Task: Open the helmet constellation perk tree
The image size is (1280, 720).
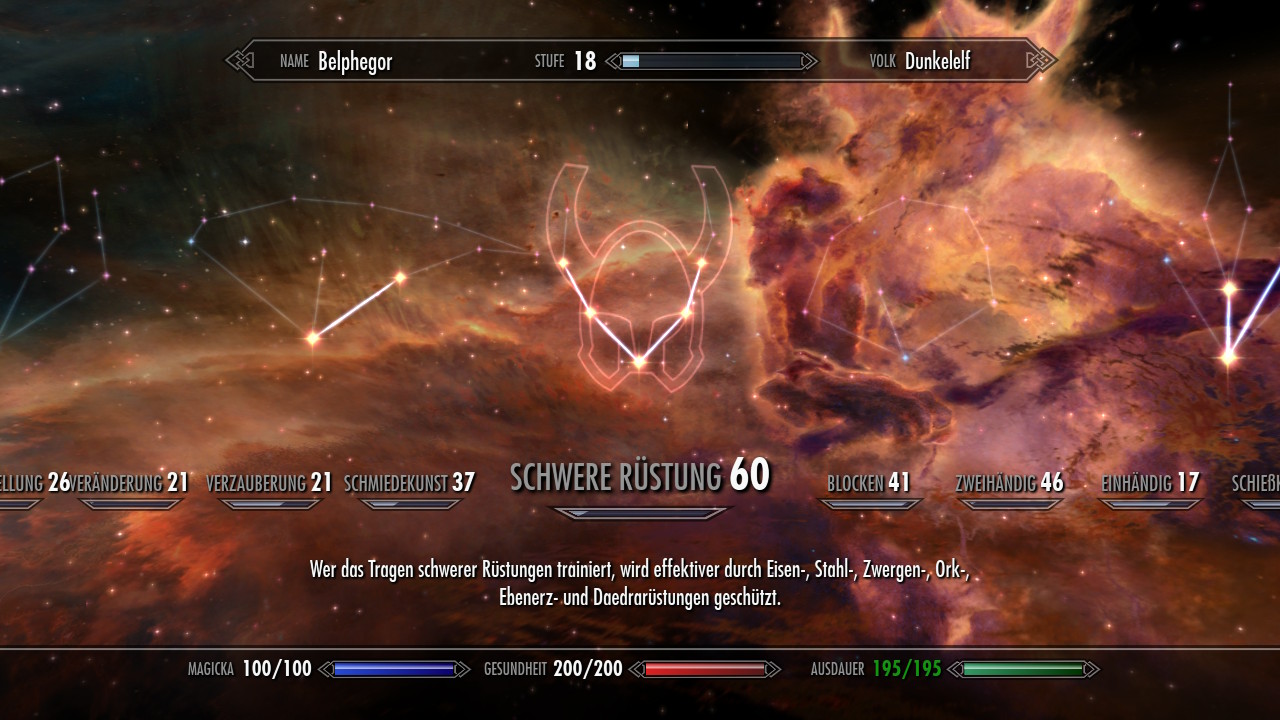Action: 639,290
